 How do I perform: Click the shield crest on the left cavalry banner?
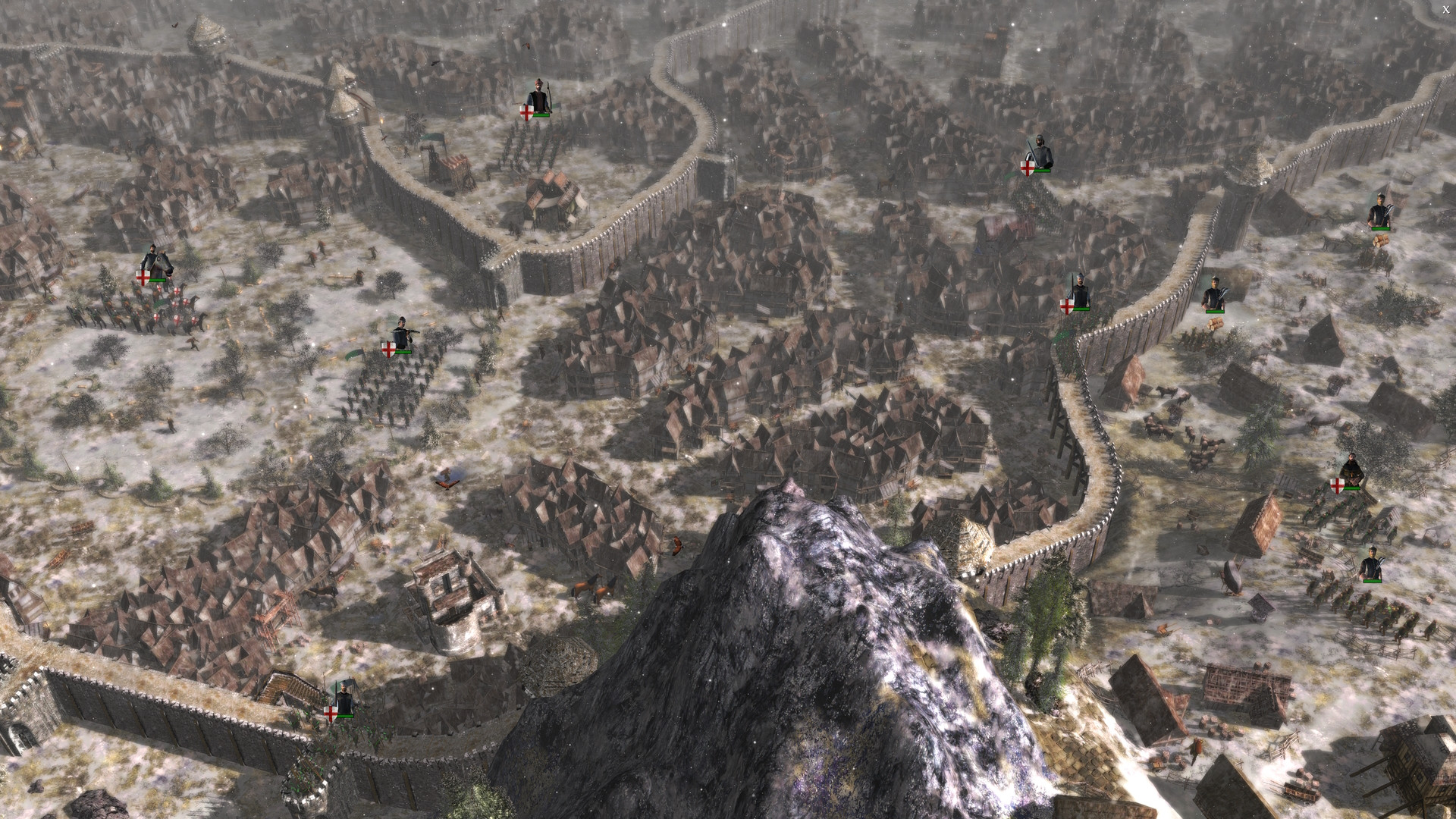click(143, 278)
